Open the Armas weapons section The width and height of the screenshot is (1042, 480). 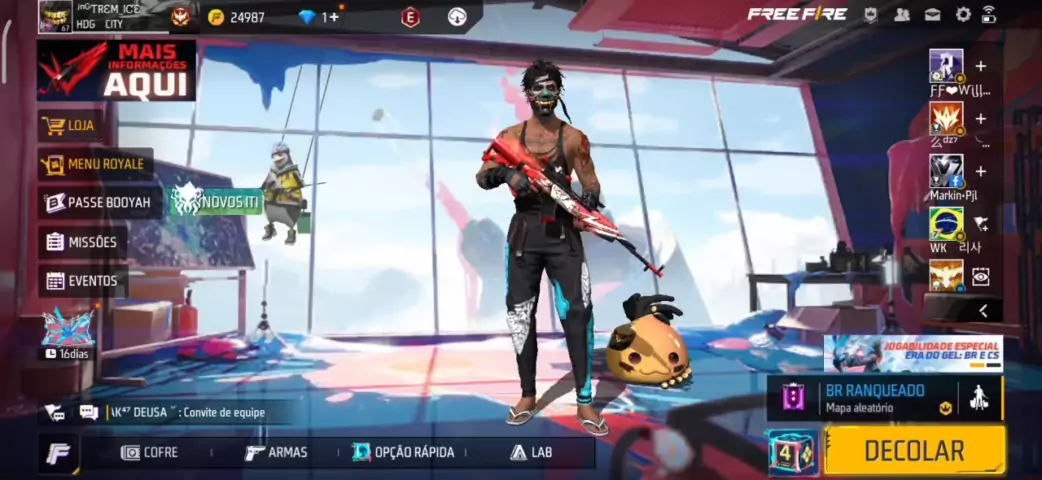tap(276, 452)
